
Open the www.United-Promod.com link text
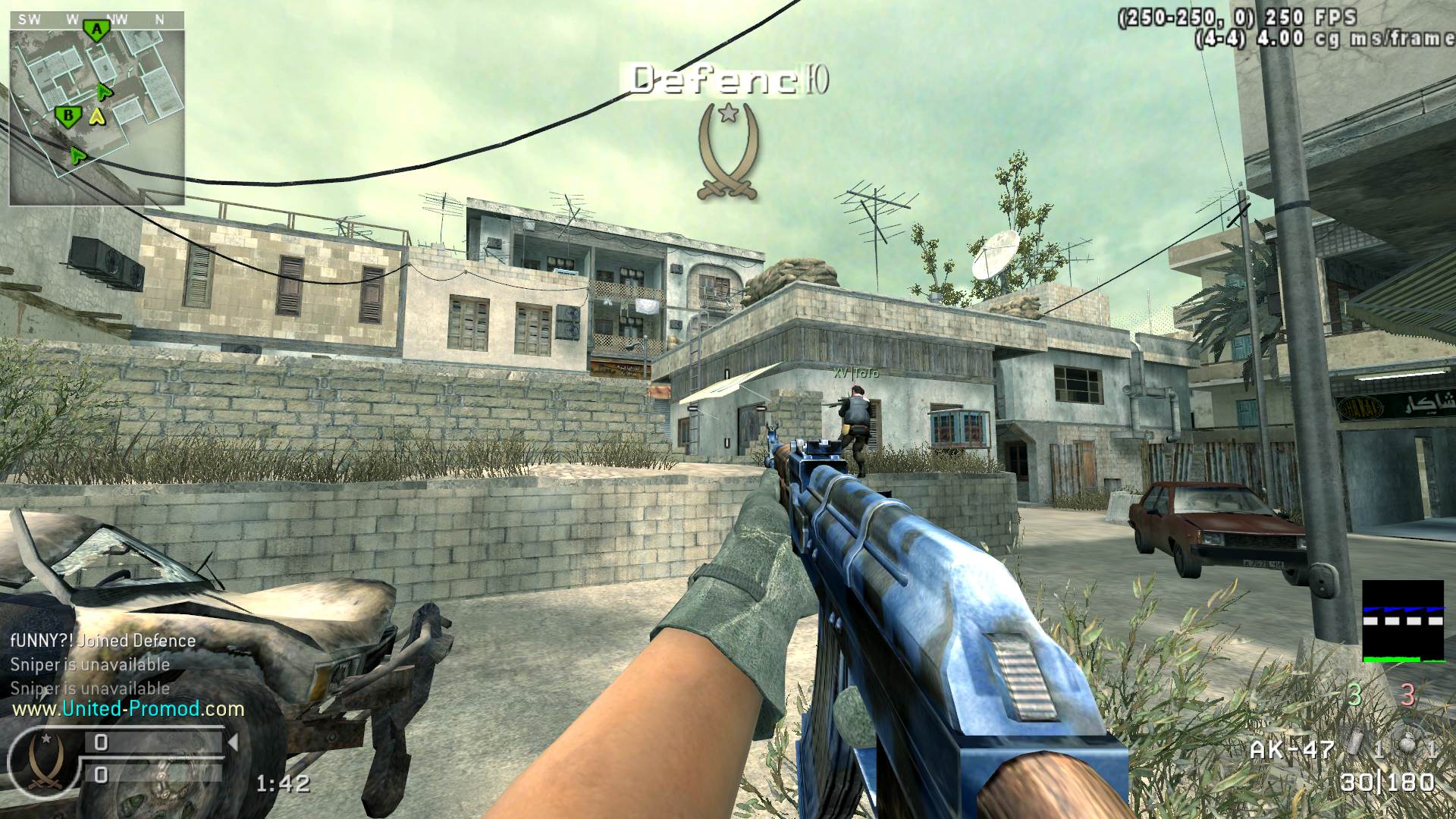point(127,710)
